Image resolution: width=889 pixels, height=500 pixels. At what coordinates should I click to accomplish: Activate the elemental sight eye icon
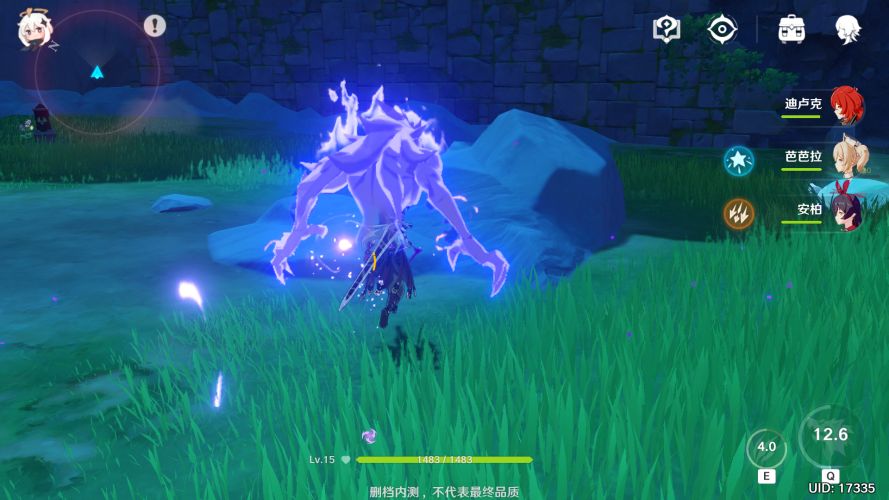[x=721, y=29]
